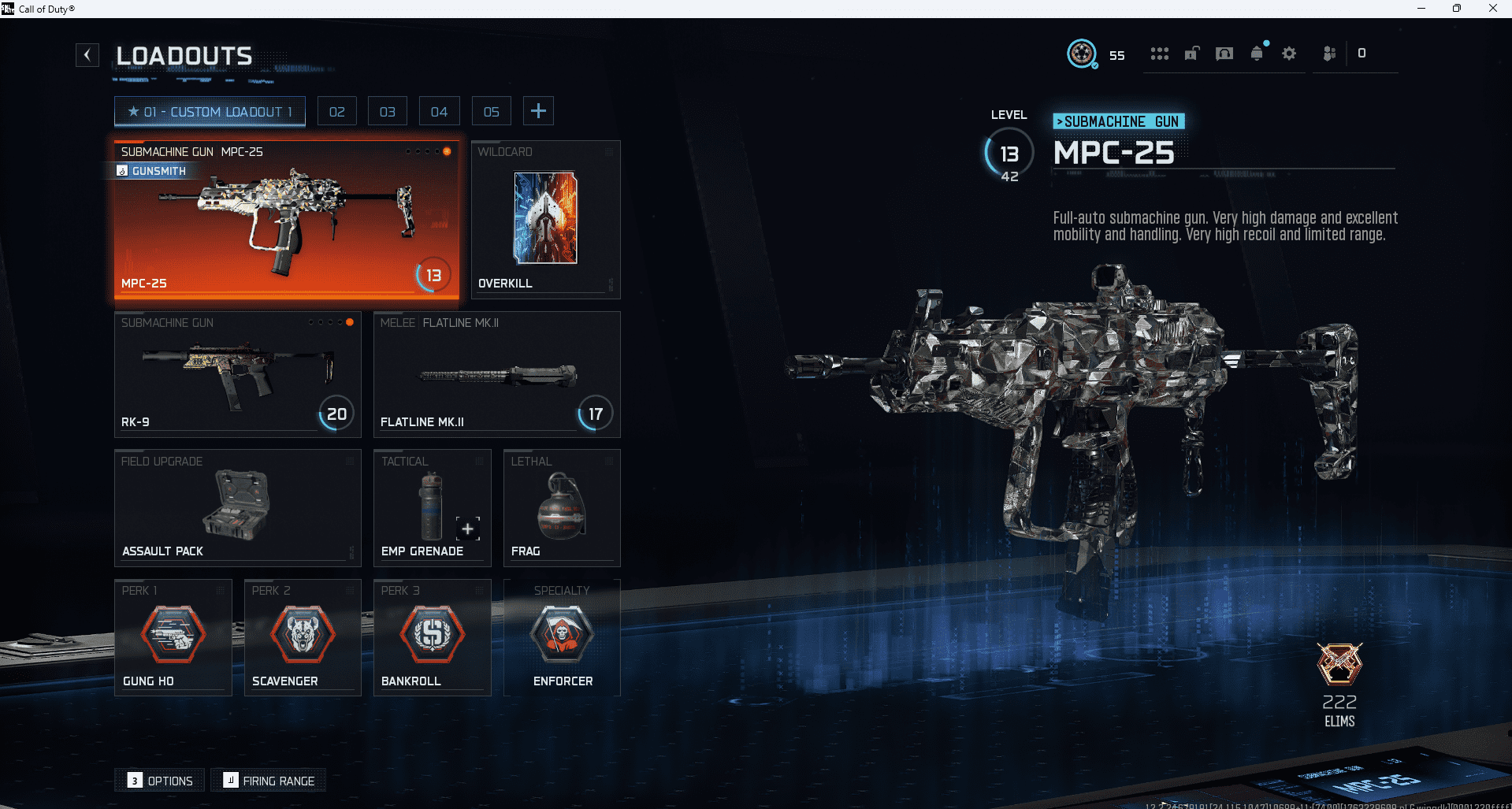The image size is (1512, 809).
Task: Select the Bankroll perk icon
Action: (432, 634)
